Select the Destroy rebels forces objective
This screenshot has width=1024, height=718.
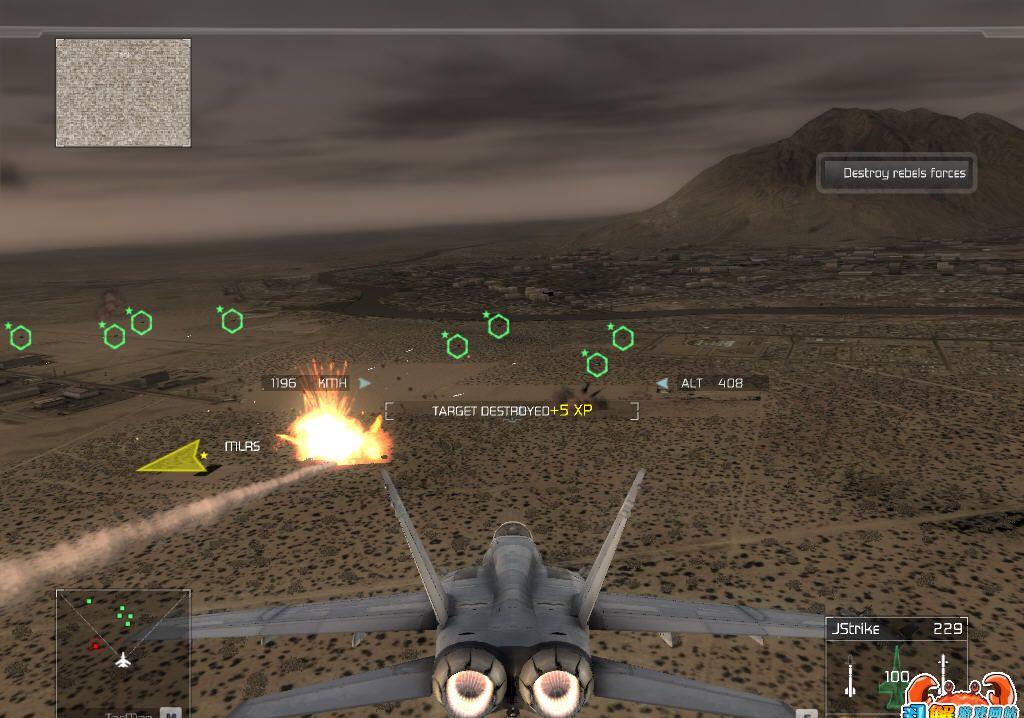point(896,173)
